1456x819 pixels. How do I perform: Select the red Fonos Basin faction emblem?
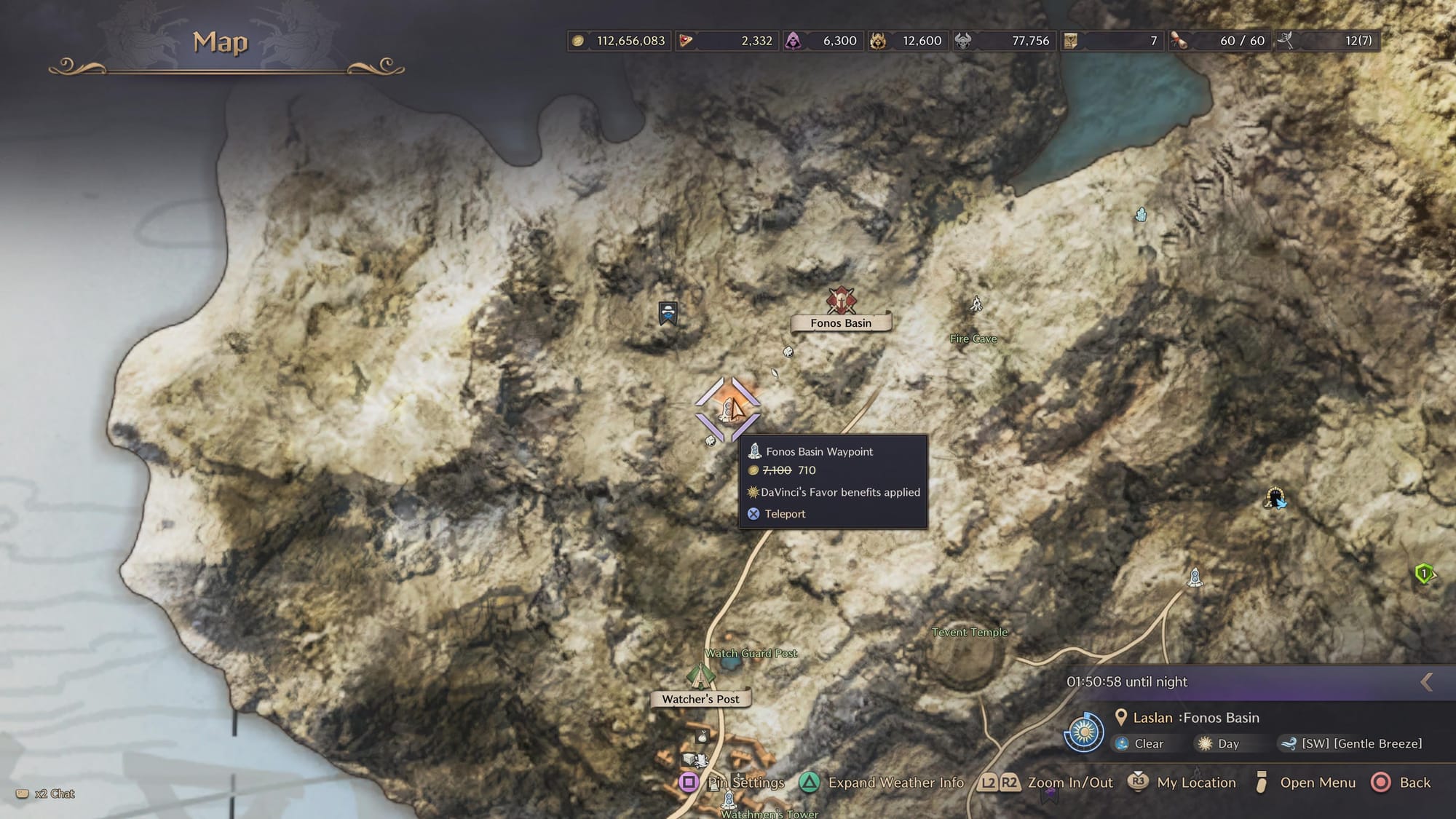(841, 300)
